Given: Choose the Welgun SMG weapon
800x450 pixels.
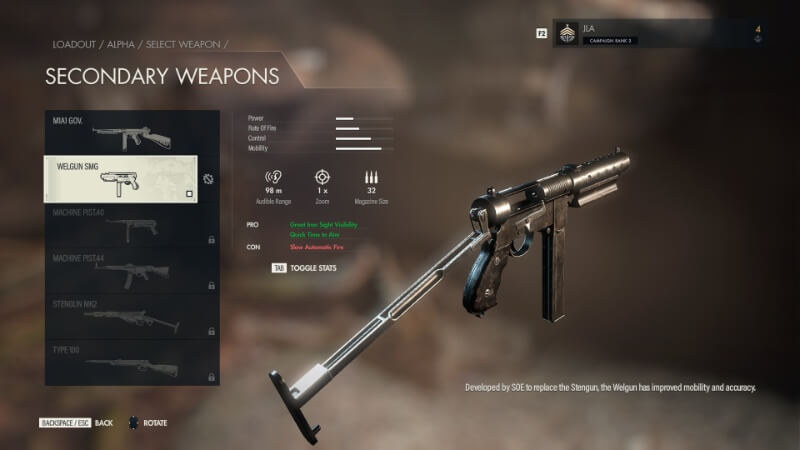Looking at the screenshot, I should (121, 178).
